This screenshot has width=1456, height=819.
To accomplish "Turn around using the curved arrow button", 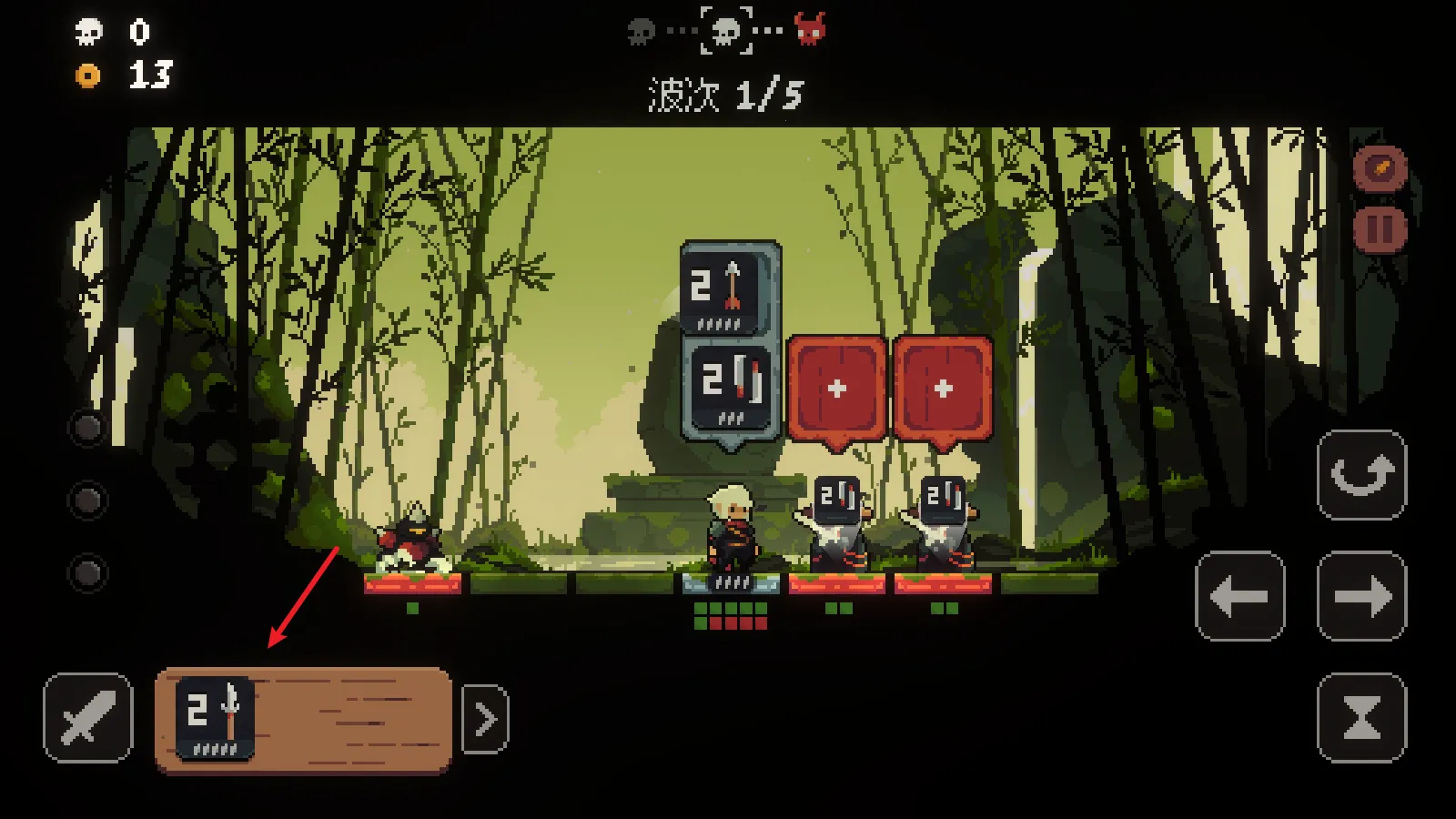I will 1361,475.
